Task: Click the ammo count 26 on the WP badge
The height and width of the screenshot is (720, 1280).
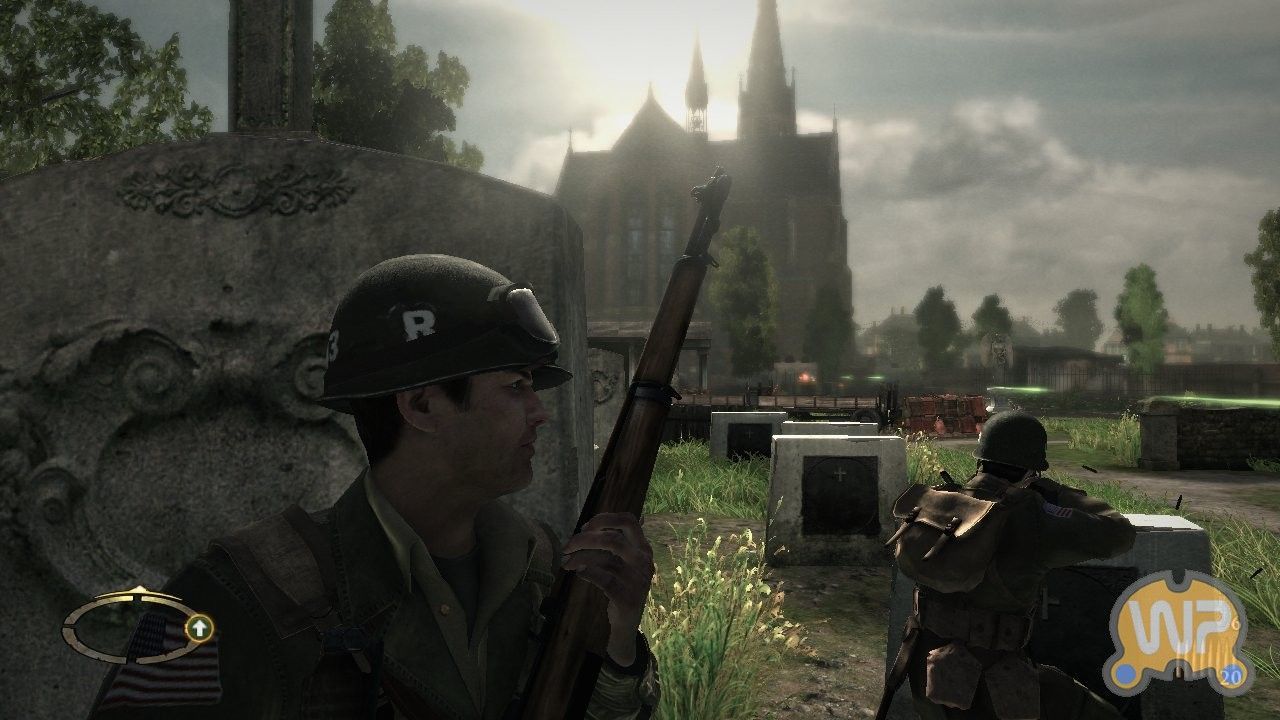Action: point(1234,622)
